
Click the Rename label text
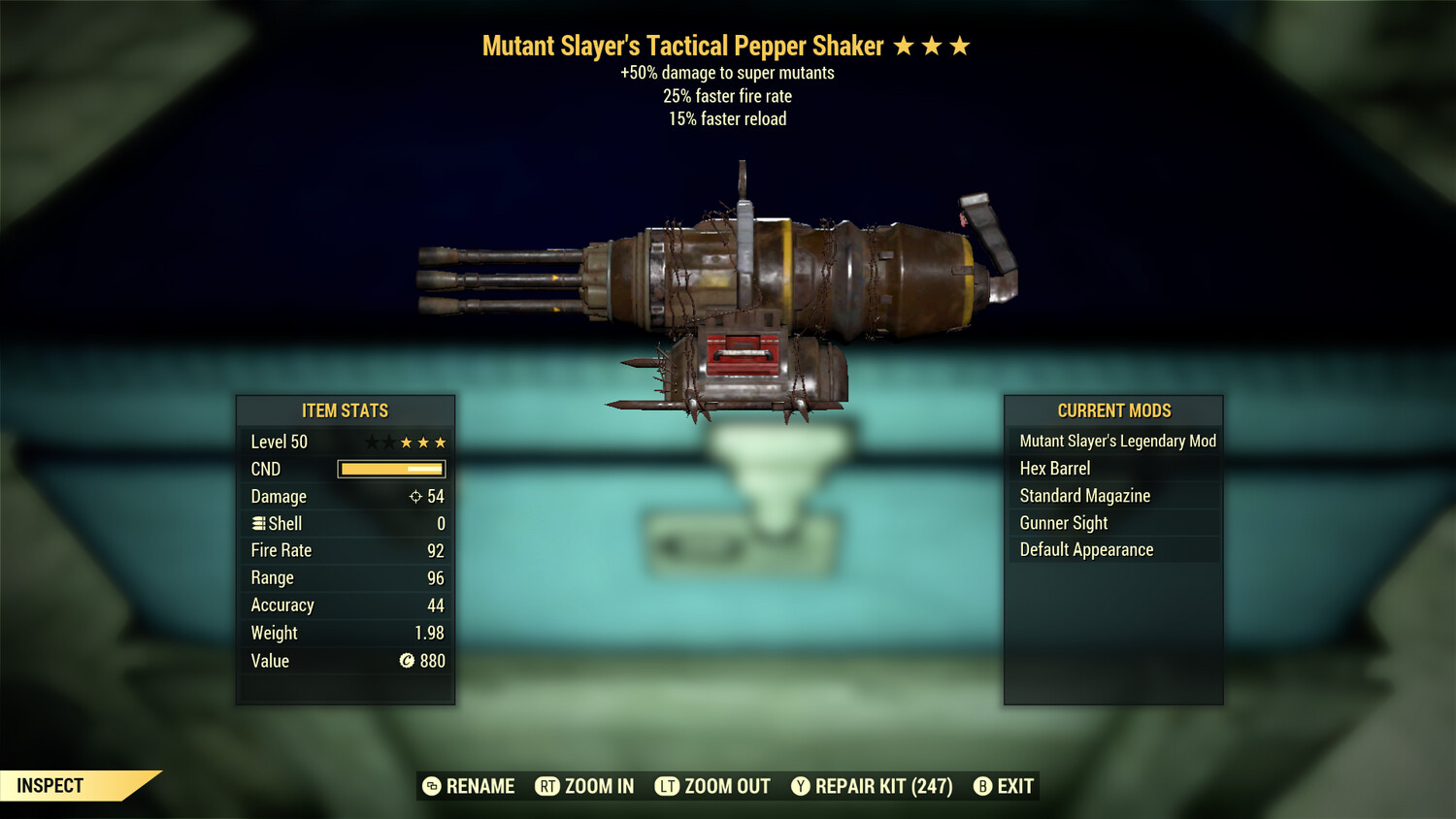pos(480,786)
